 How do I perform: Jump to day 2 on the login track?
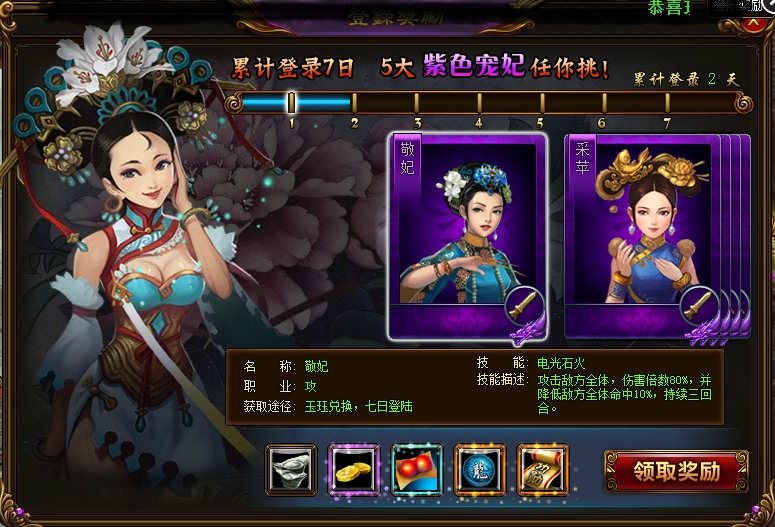[x=354, y=103]
